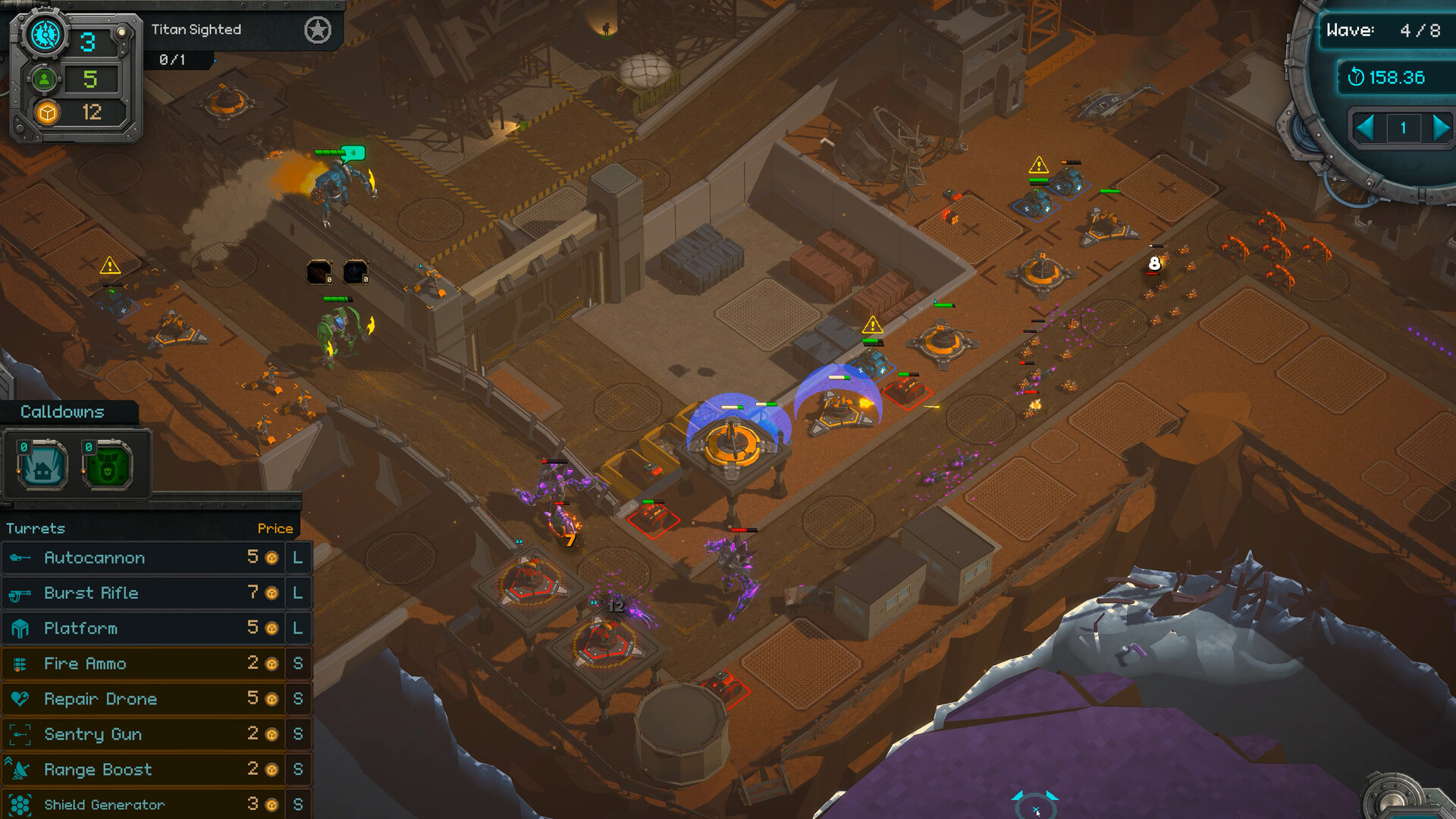Decrease game speed with left arrow
This screenshot has width=1456, height=819.
pyautogui.click(x=1365, y=127)
